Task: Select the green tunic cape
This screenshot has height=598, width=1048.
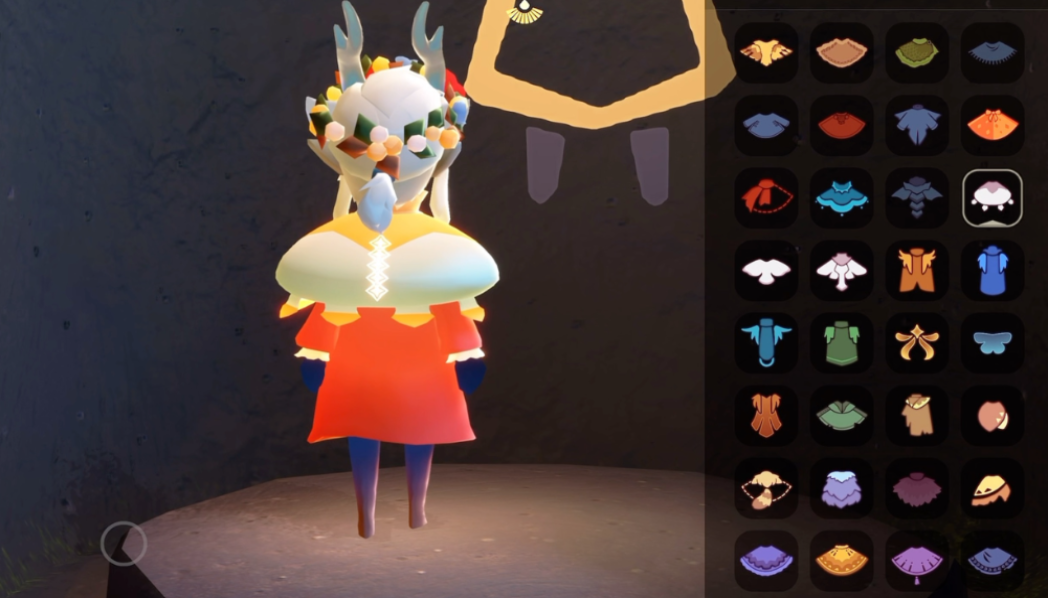Action: [x=841, y=343]
